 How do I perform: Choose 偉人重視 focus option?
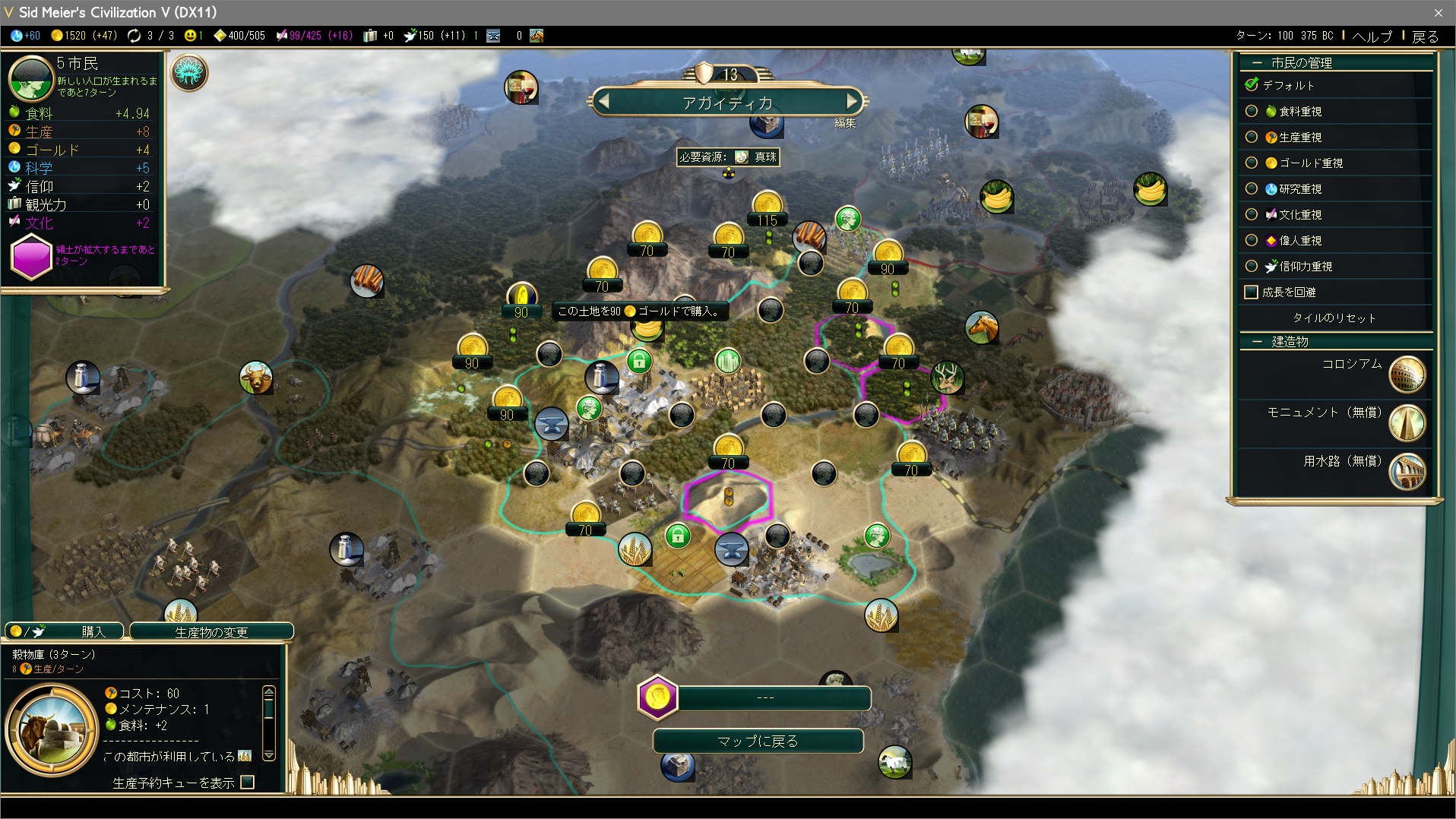pyautogui.click(x=1252, y=241)
